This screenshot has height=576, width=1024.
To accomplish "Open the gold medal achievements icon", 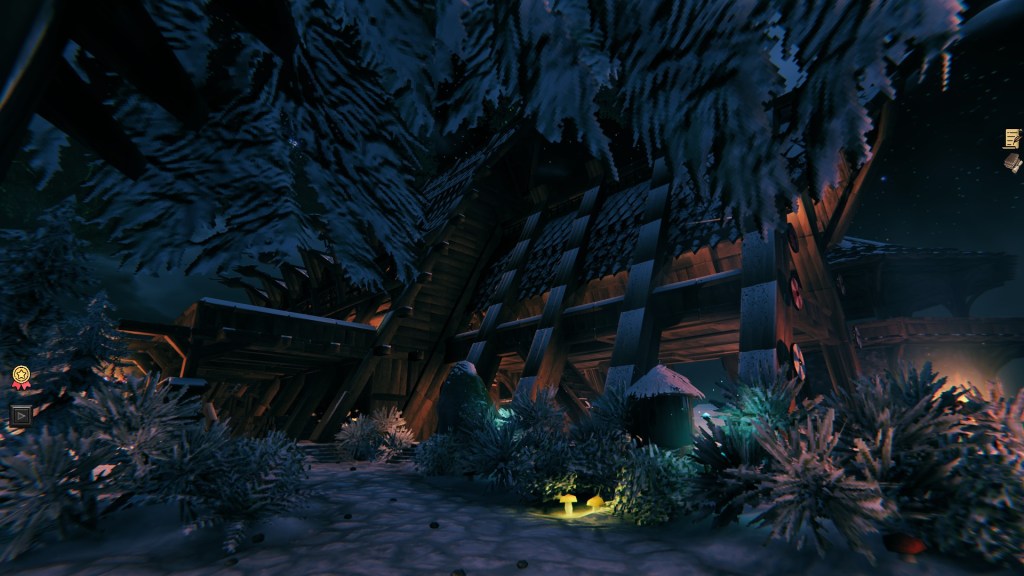I will pos(20,377).
